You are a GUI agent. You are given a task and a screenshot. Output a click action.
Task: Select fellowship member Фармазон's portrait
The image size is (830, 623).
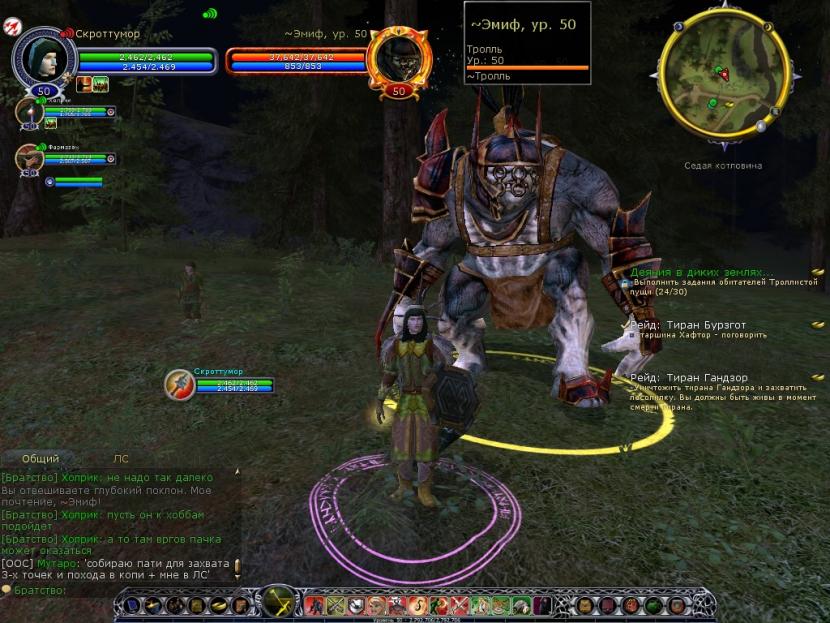28,157
